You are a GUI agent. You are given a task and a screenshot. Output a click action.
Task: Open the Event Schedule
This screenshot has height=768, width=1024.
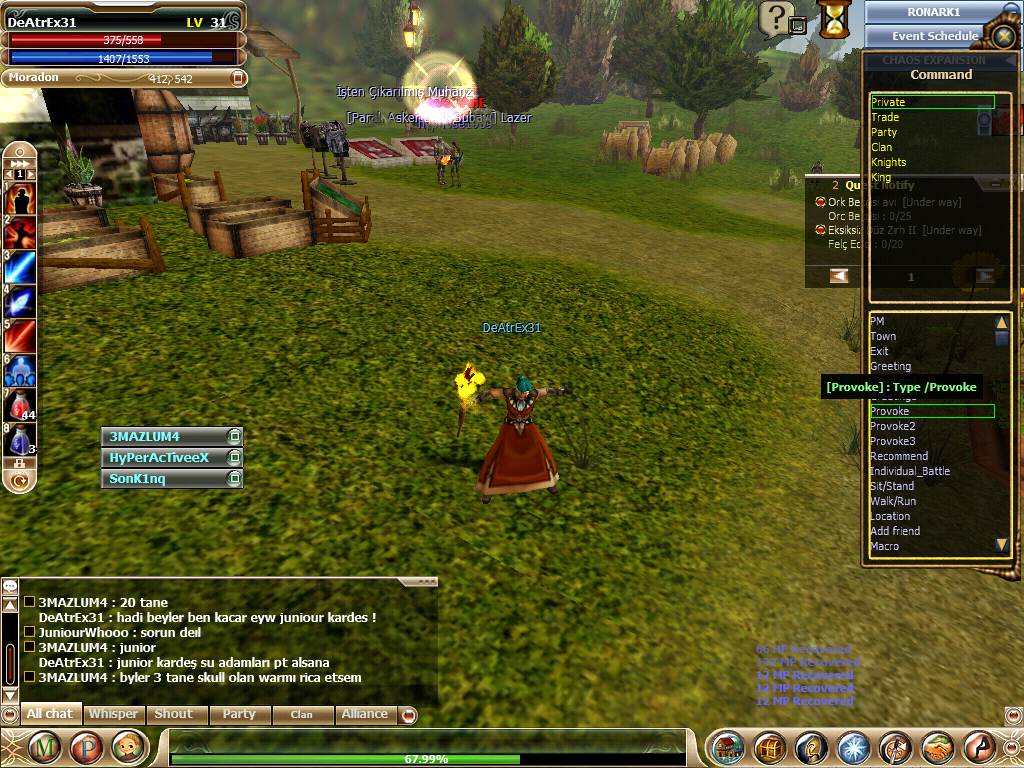[x=935, y=36]
